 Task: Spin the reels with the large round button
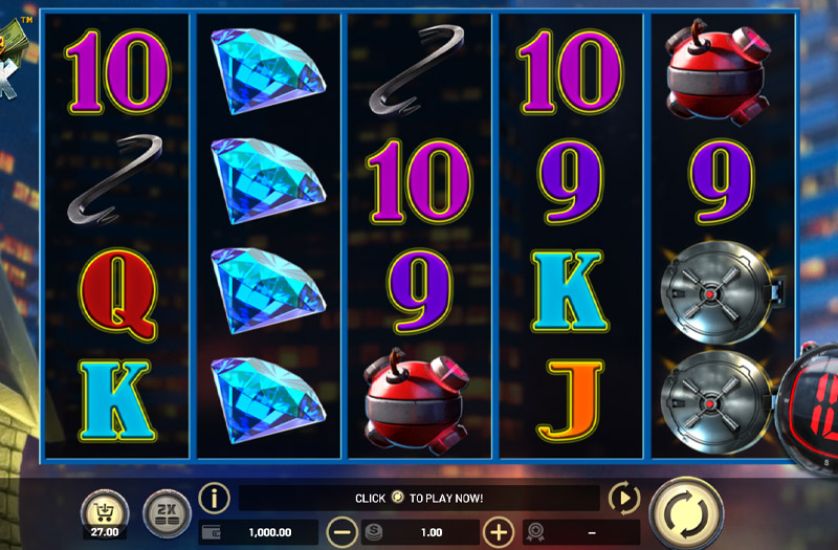click(x=686, y=514)
